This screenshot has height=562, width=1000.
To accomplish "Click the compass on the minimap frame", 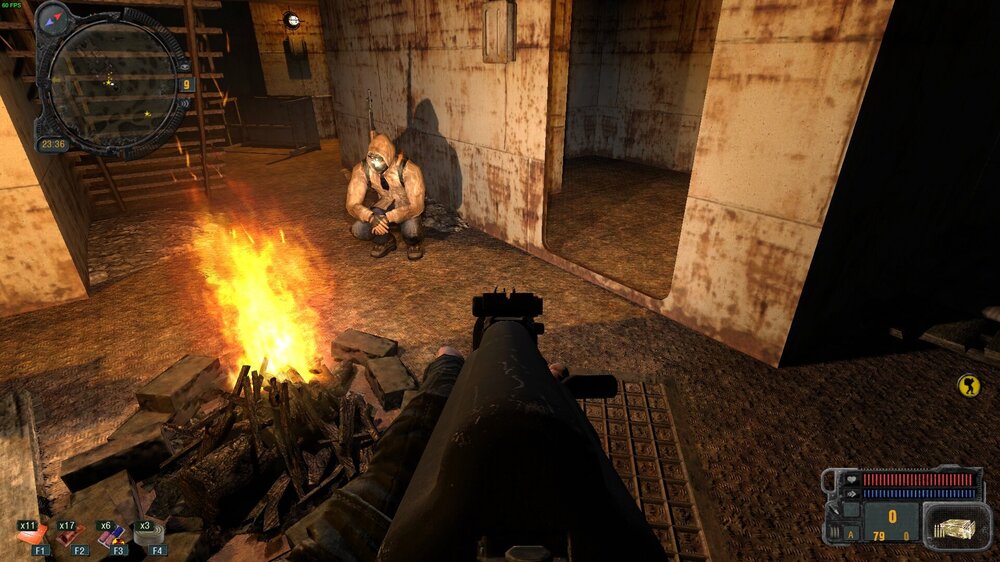I will (53, 17).
